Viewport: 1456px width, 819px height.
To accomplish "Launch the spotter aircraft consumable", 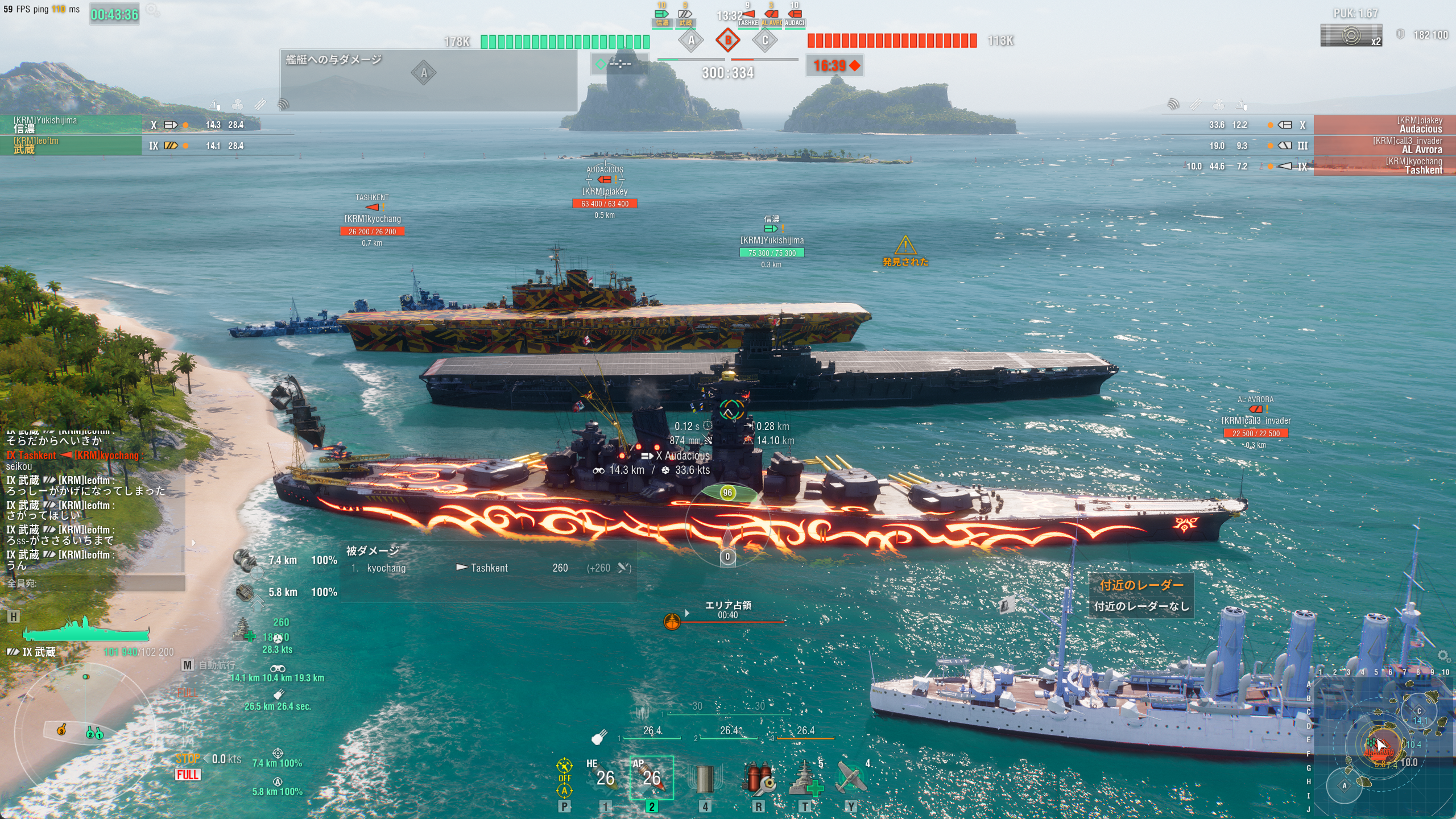I will coord(851,778).
